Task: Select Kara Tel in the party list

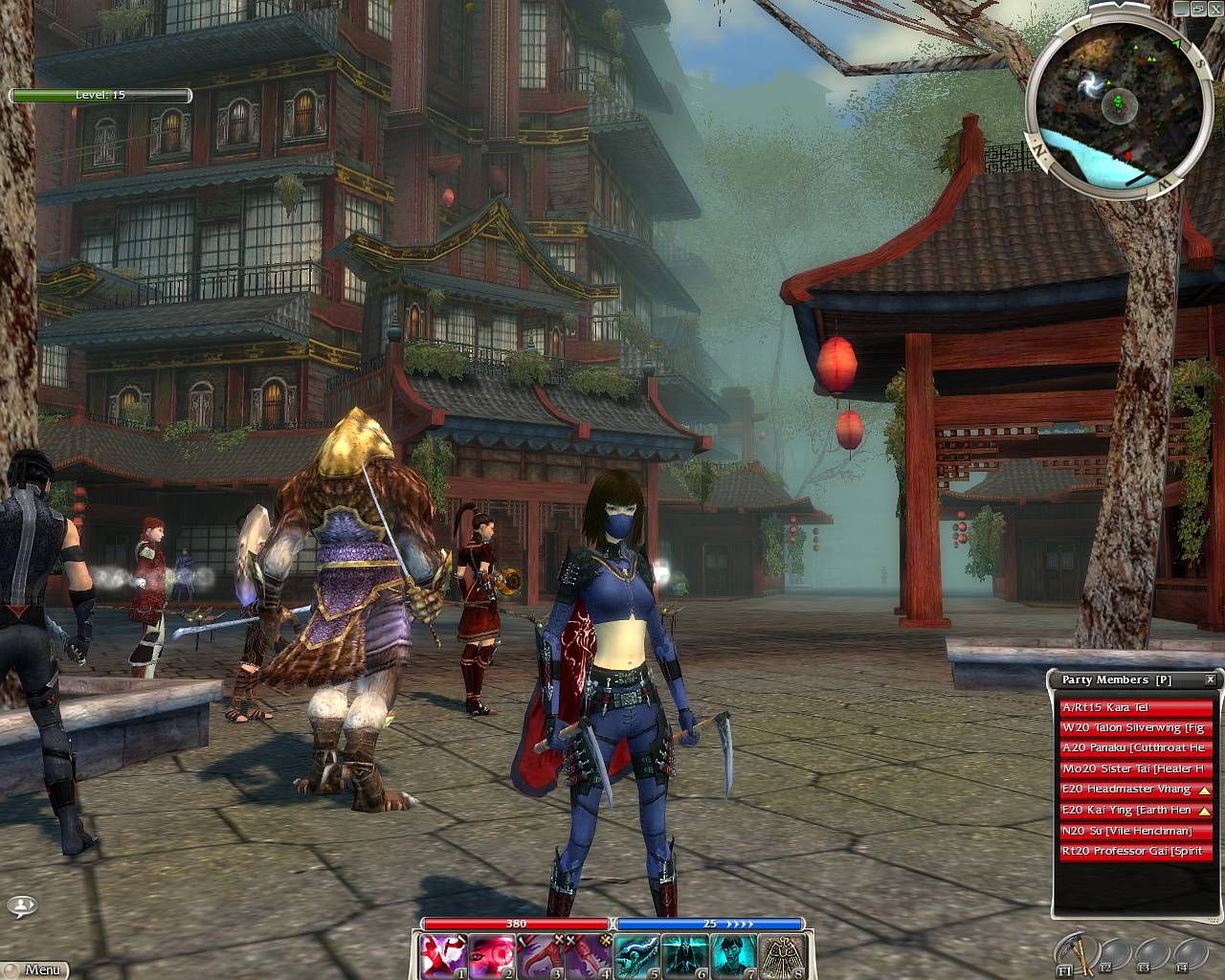Action: tap(1136, 708)
